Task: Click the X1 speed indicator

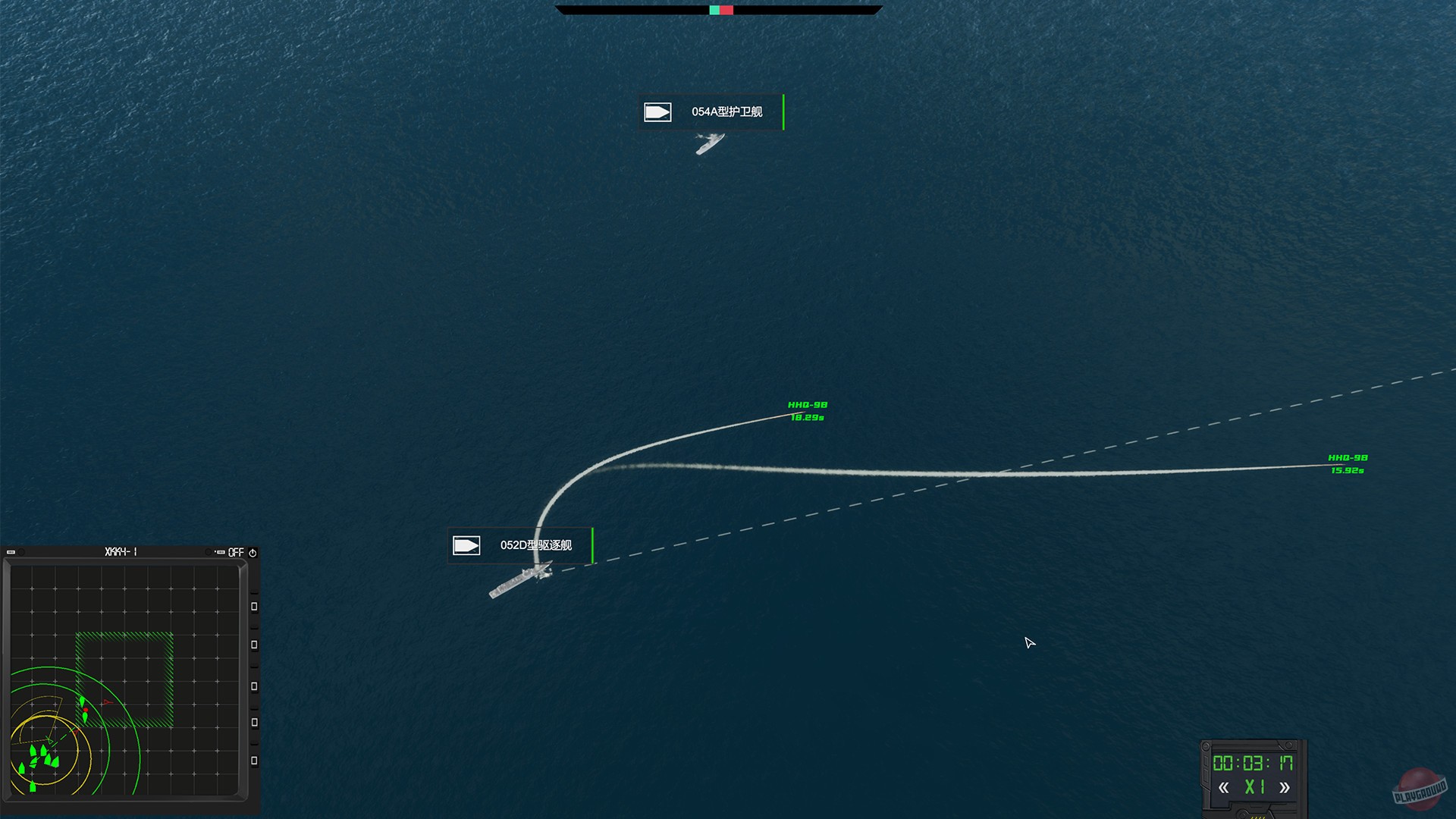Action: pyautogui.click(x=1253, y=786)
